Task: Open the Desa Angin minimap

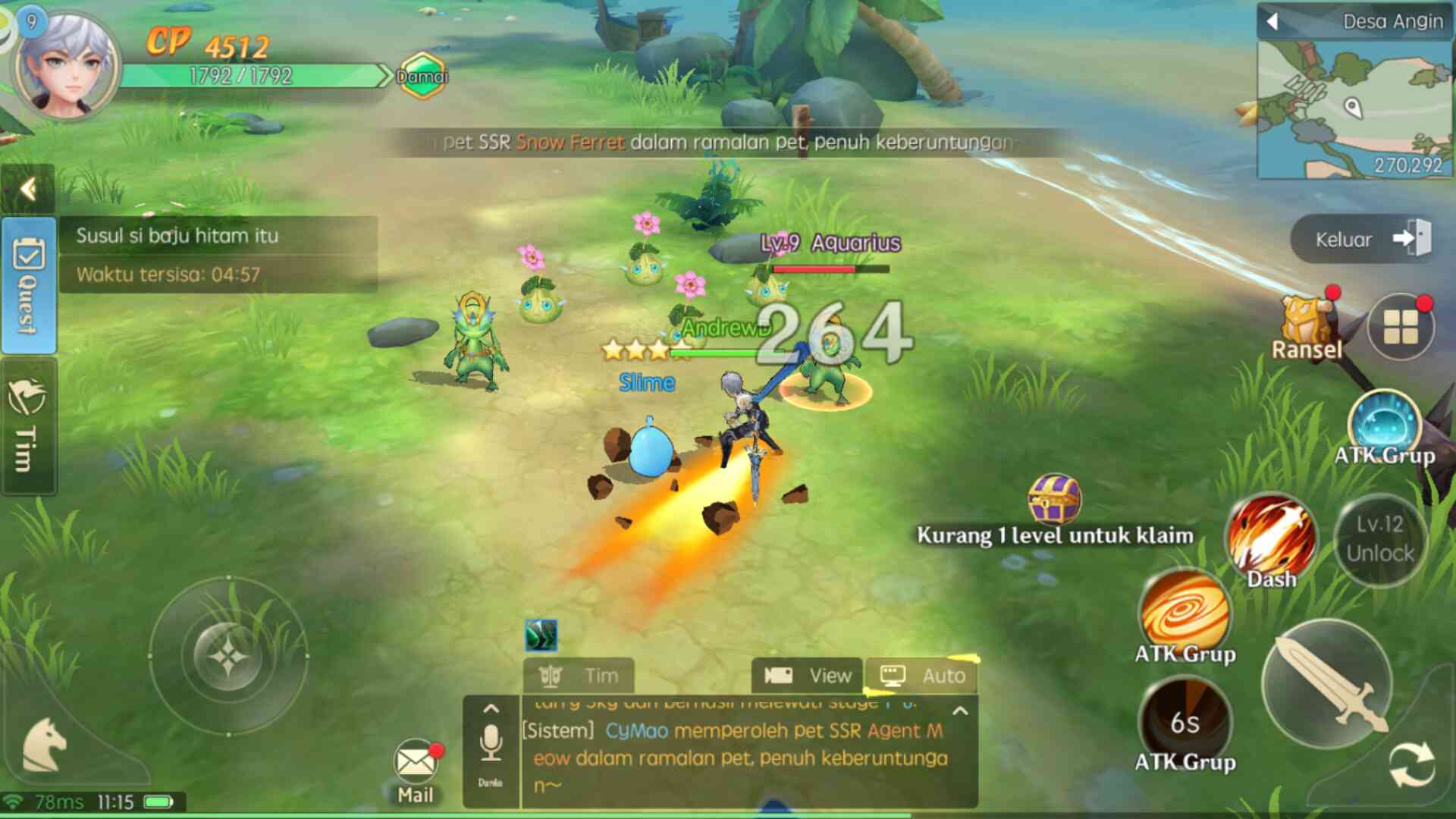Action: click(x=1354, y=108)
